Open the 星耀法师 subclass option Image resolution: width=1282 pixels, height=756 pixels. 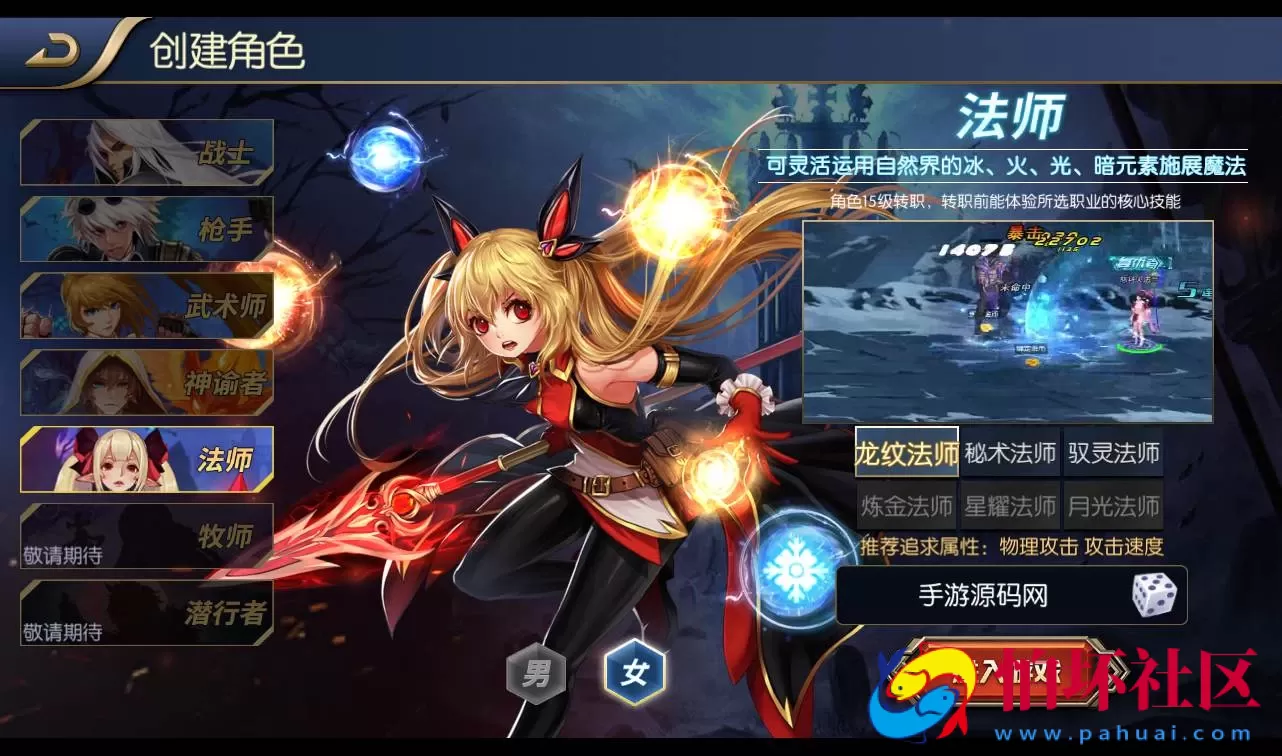point(1010,506)
